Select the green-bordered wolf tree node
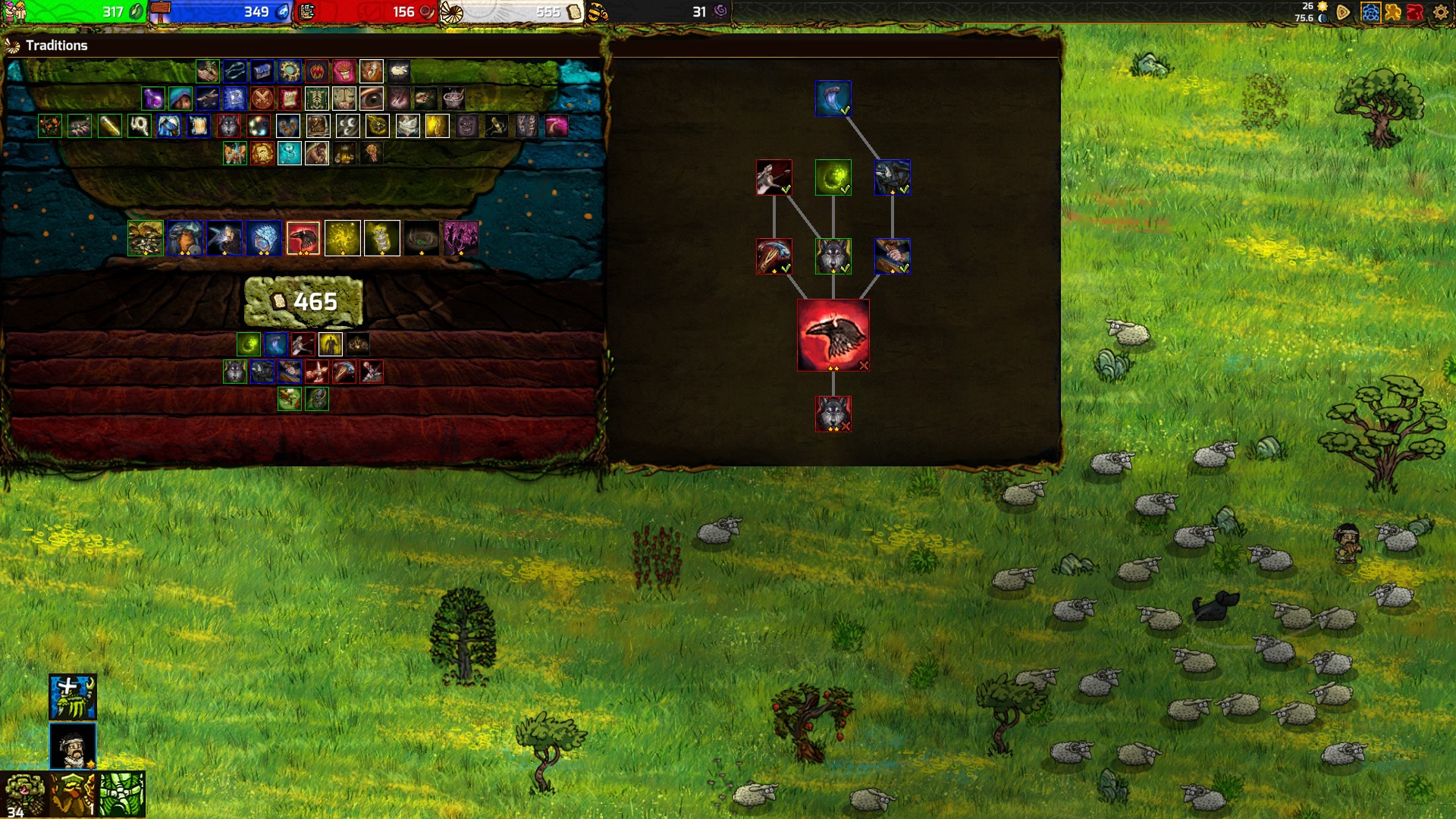 point(833,256)
